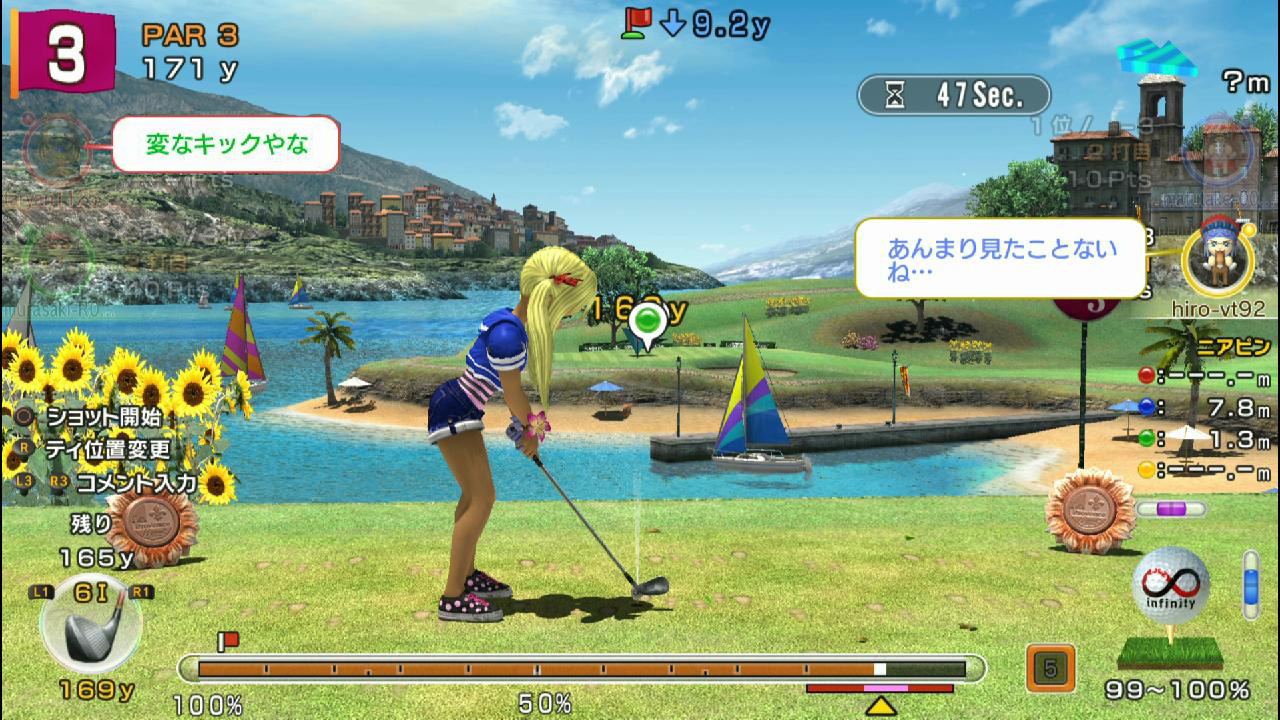
Task: Click the green landing target marker
Action: click(648, 323)
